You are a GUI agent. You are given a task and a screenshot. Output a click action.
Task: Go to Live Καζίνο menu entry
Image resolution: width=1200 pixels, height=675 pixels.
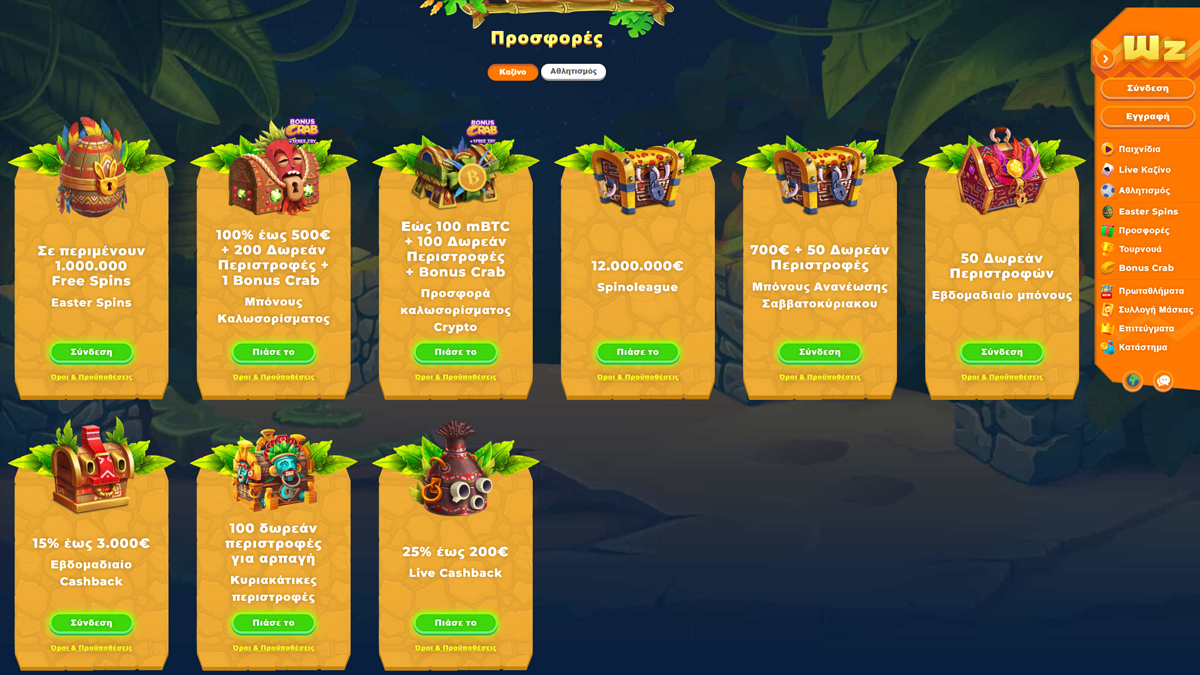click(x=1144, y=170)
